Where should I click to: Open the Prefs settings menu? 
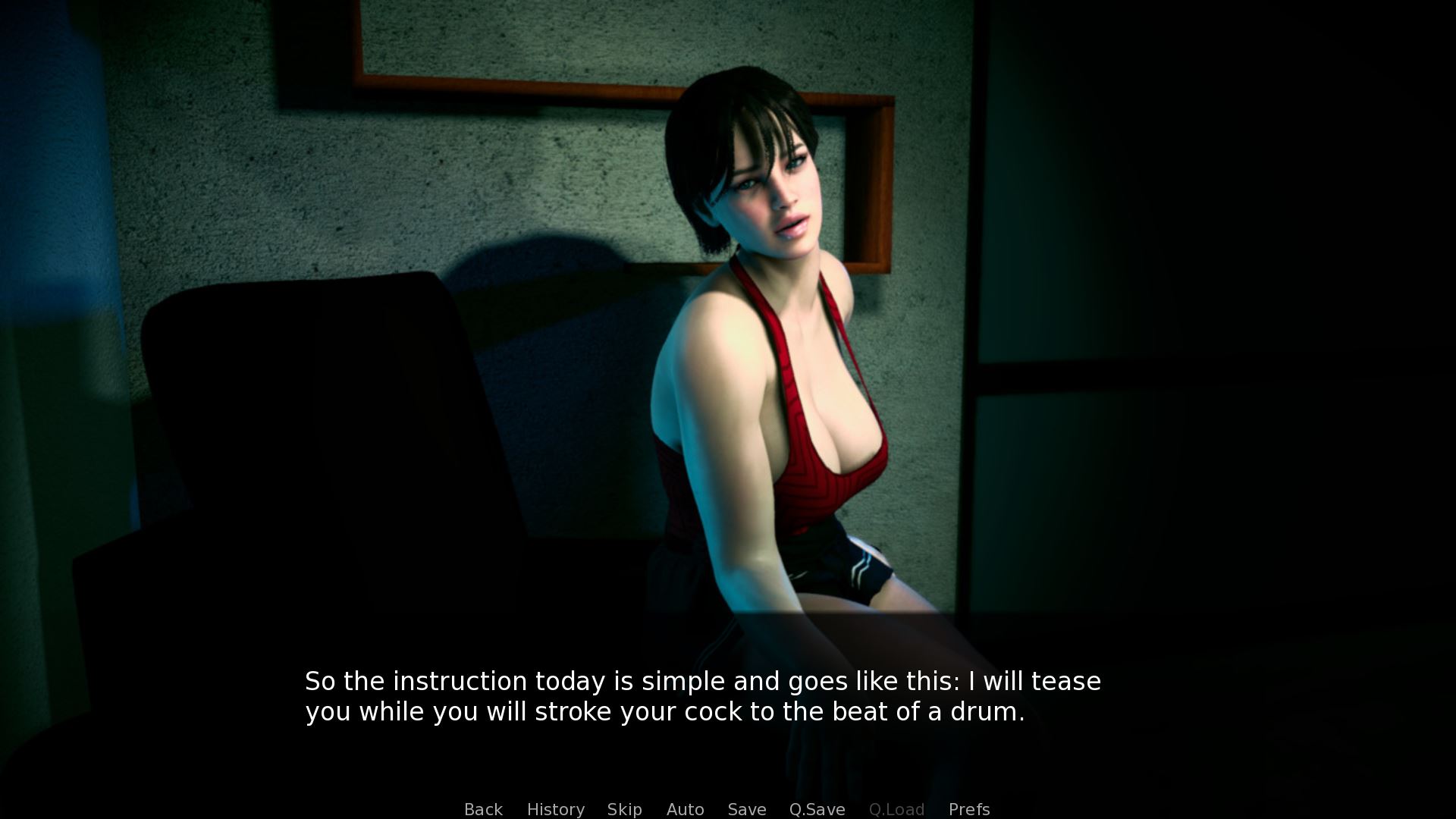[968, 809]
